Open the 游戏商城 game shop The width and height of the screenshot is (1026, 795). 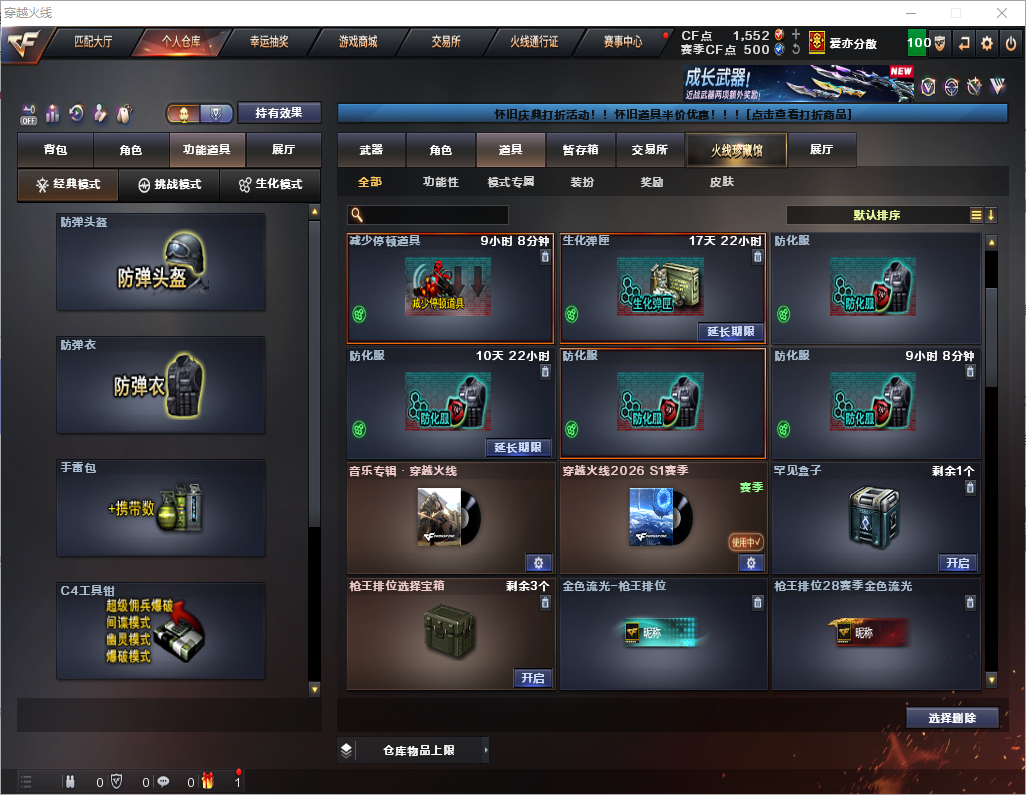click(358, 42)
